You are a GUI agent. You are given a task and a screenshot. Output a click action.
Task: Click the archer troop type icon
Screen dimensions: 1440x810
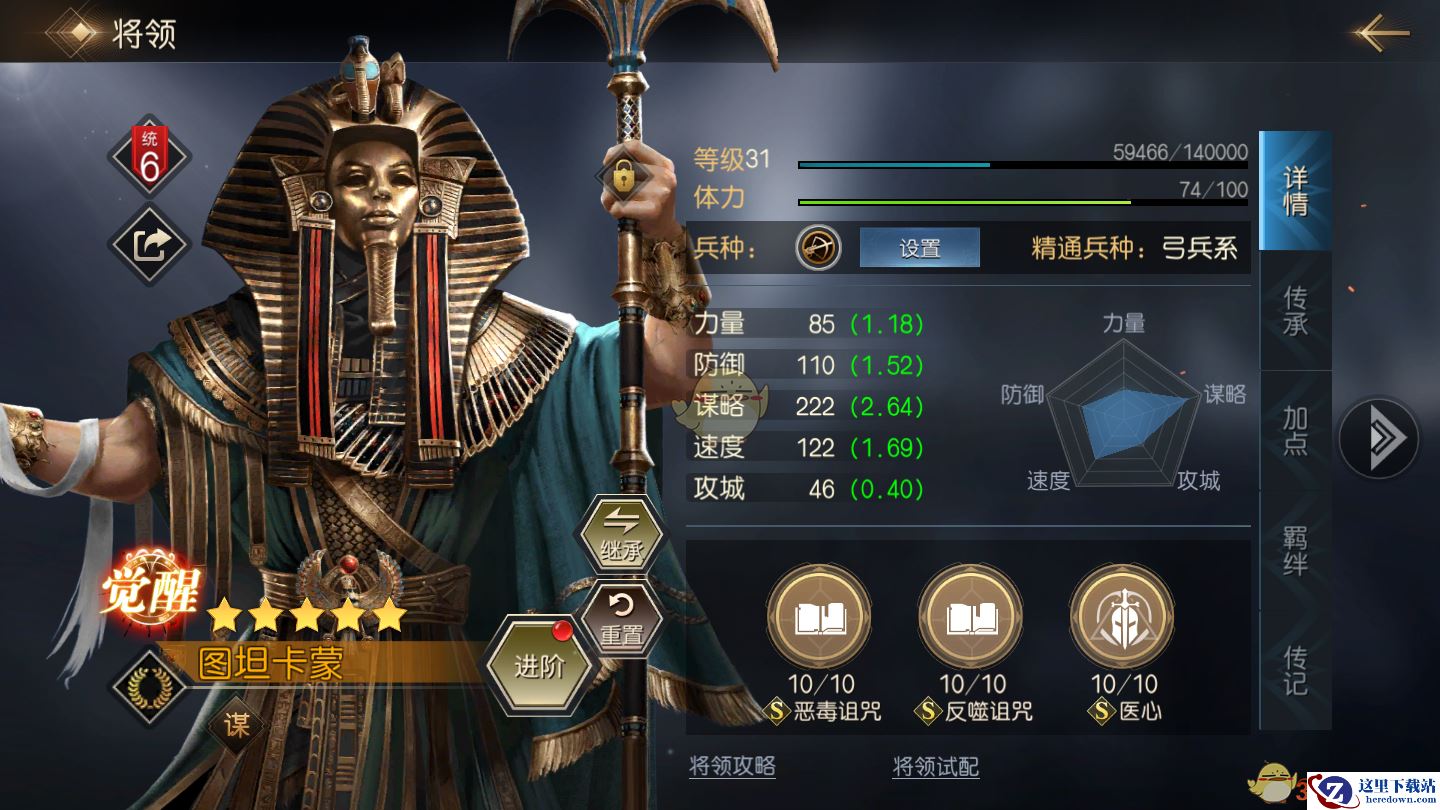(818, 248)
